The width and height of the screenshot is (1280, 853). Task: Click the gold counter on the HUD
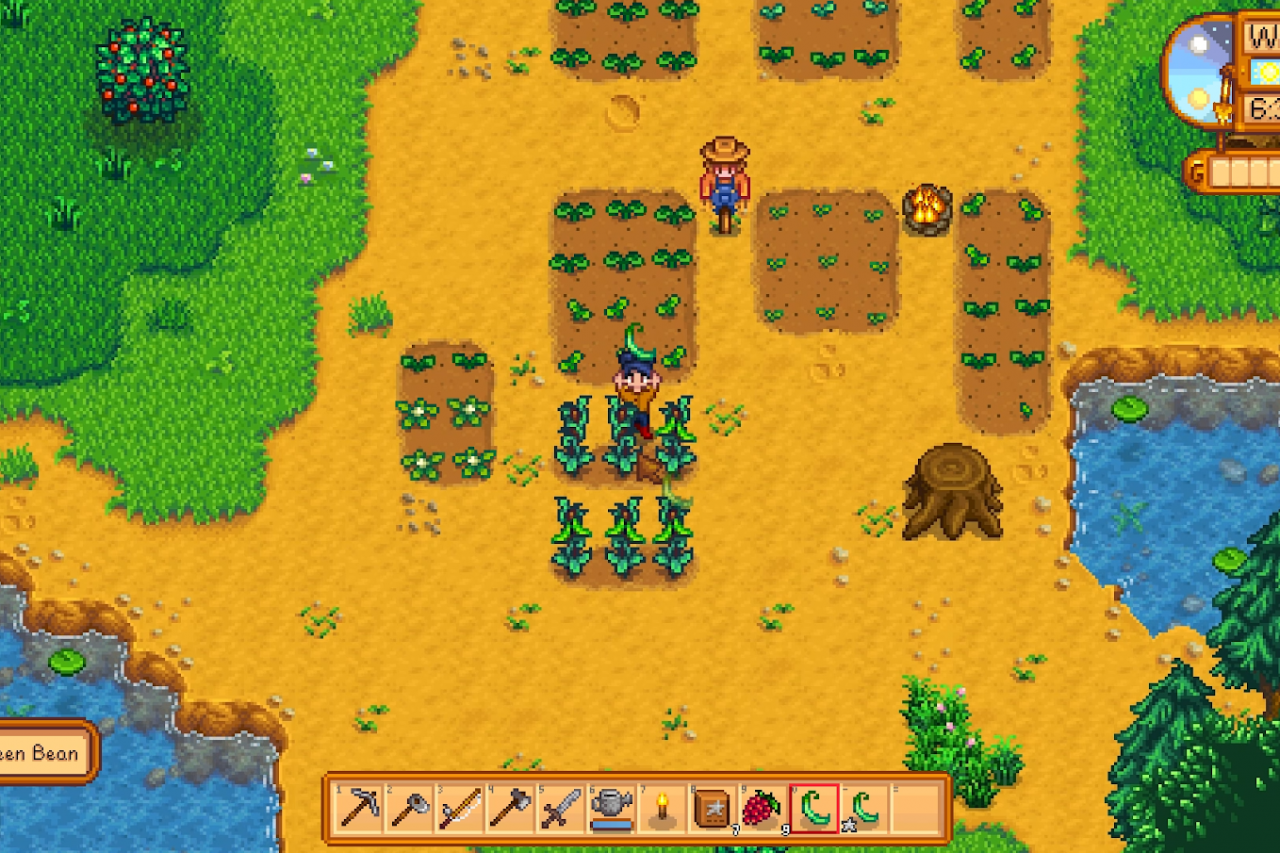point(1240,170)
